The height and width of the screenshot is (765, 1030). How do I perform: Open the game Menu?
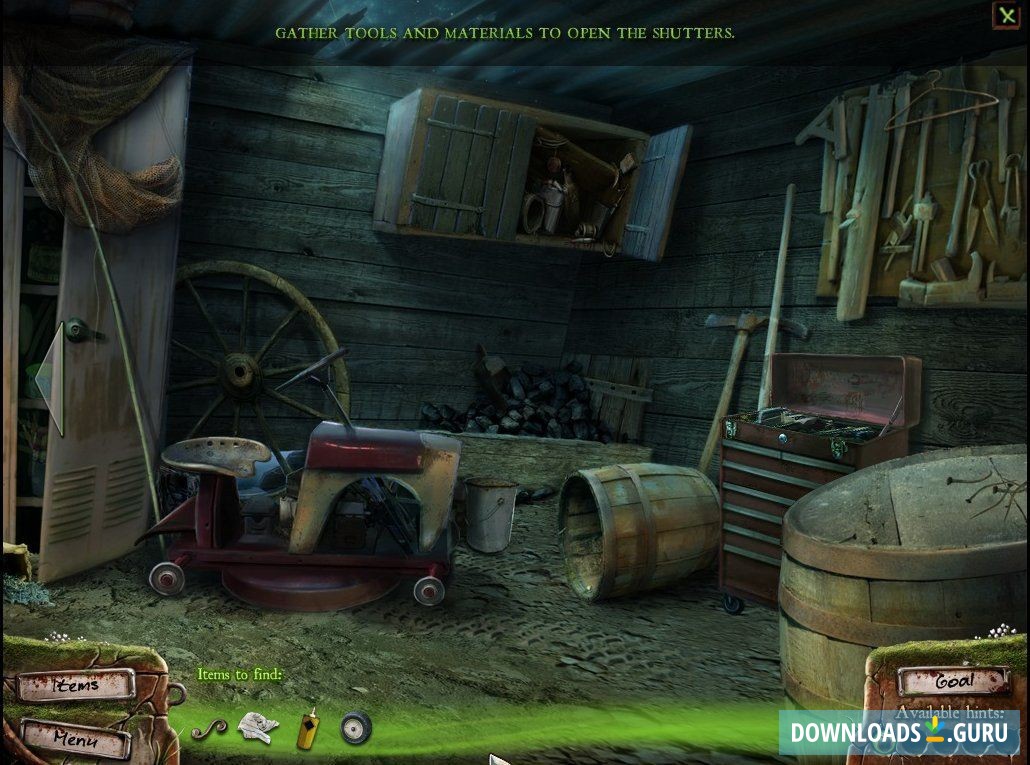pos(76,740)
